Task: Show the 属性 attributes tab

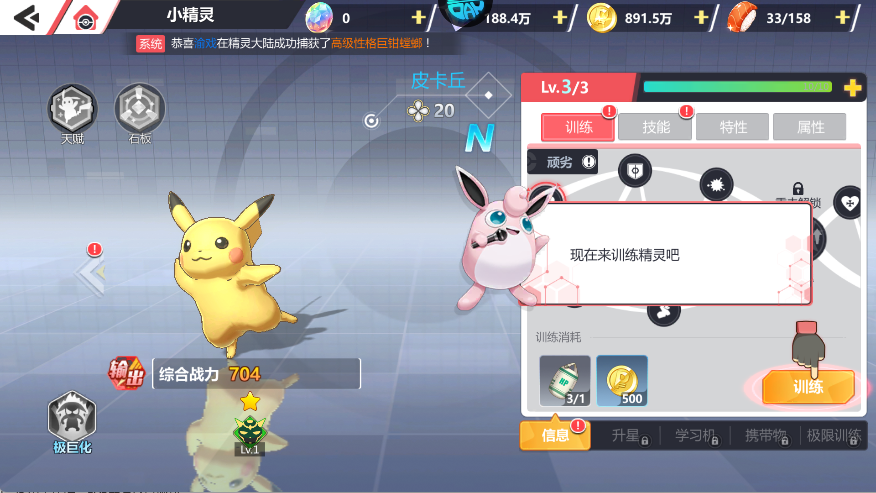Action: point(810,127)
